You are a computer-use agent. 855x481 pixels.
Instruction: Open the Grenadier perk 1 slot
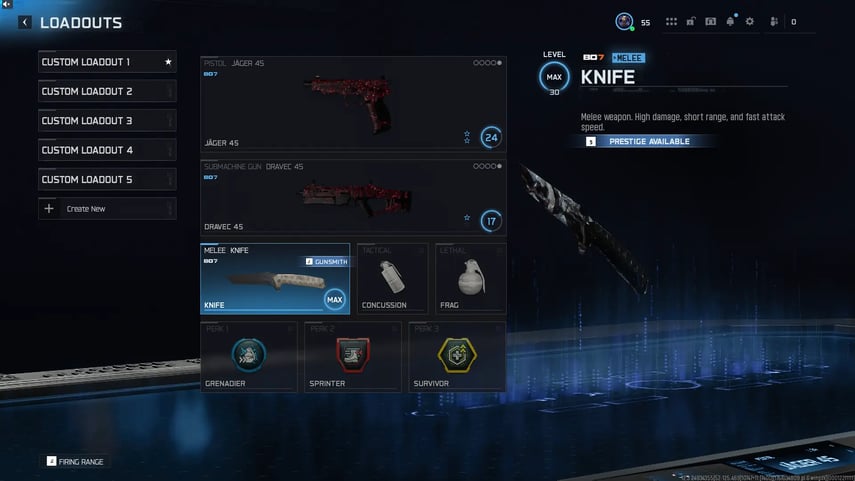coord(249,356)
